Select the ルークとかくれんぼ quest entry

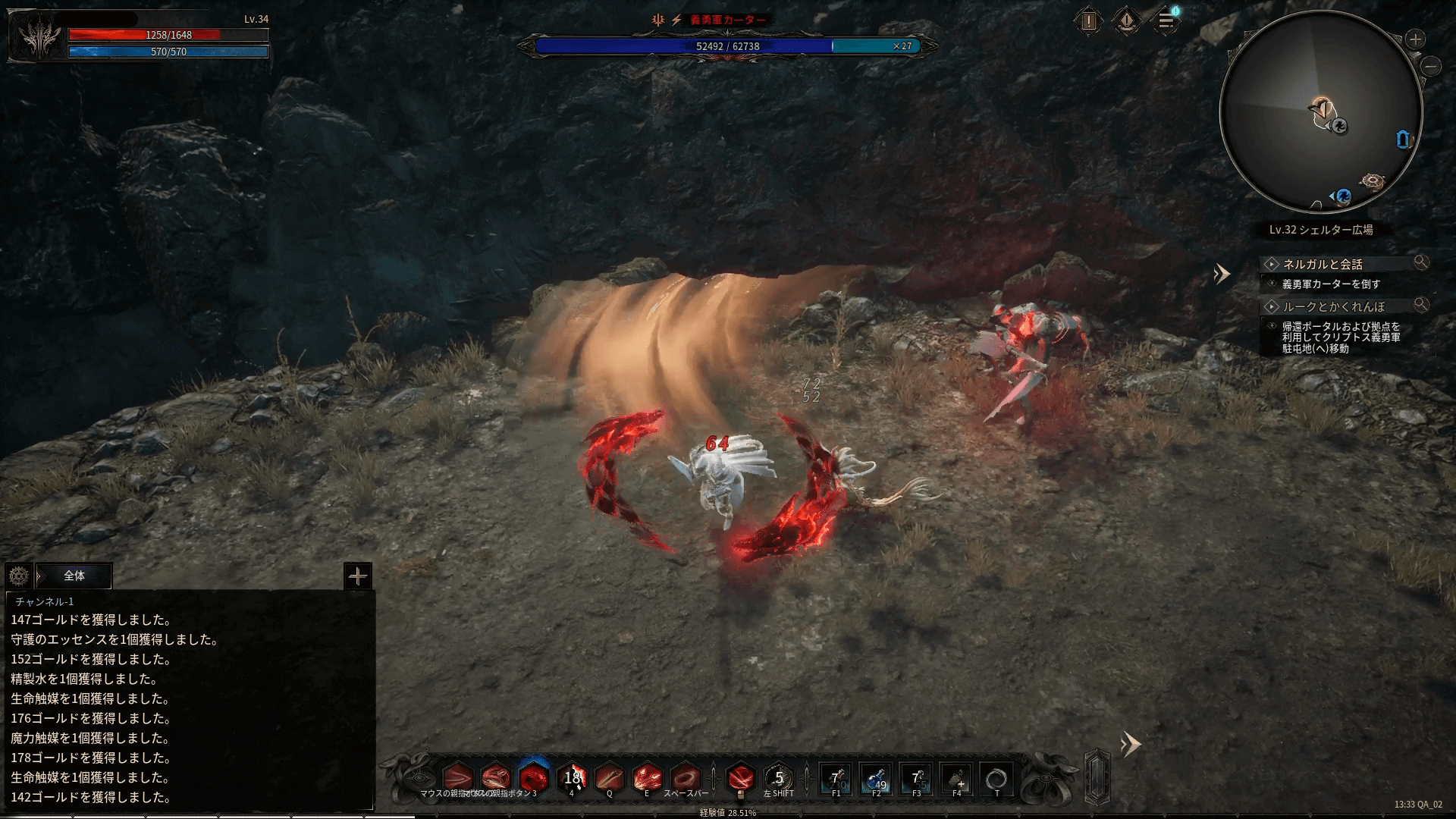(1333, 306)
